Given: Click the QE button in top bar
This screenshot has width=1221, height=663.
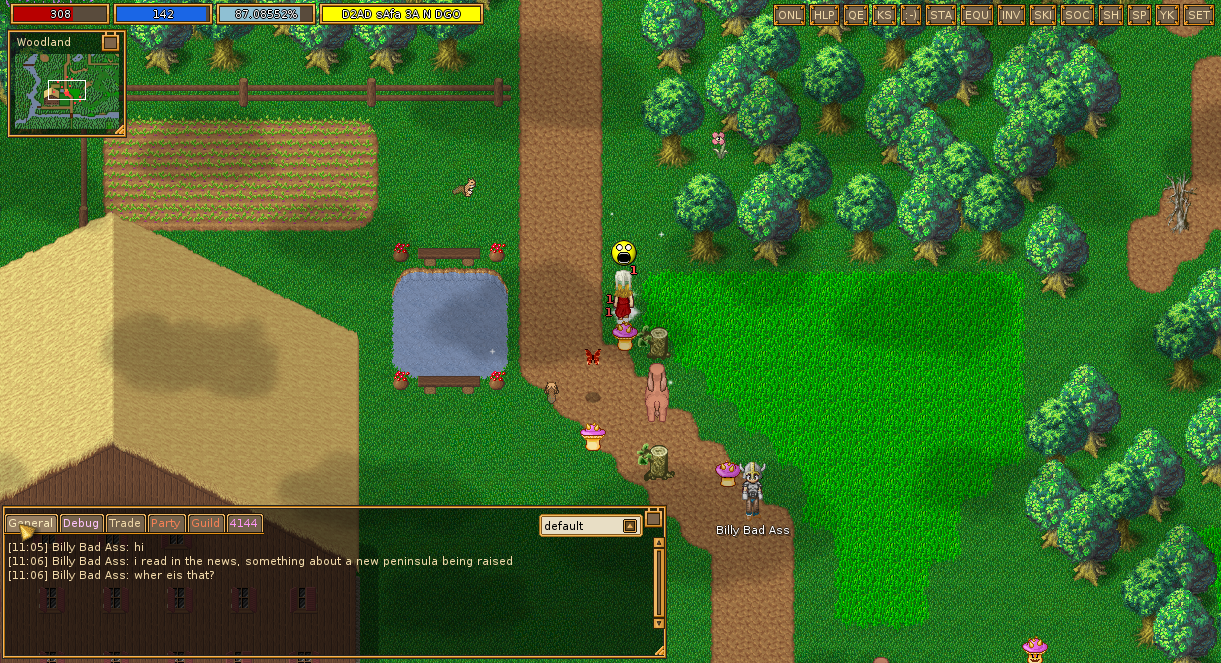Looking at the screenshot, I should 855,15.
